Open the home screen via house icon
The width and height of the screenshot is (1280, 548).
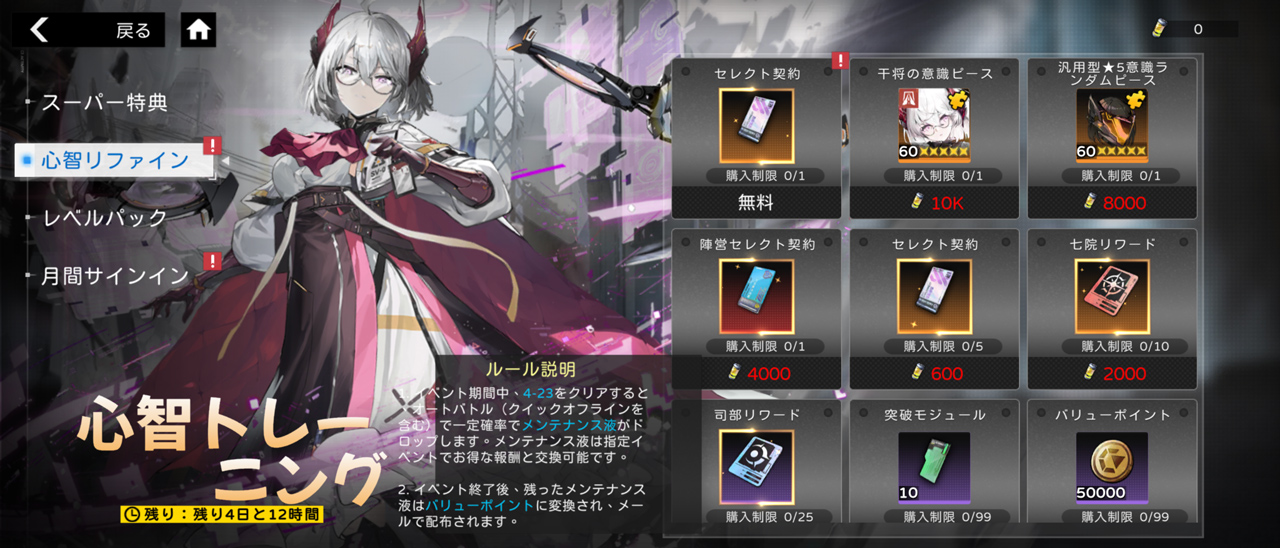coord(199,30)
